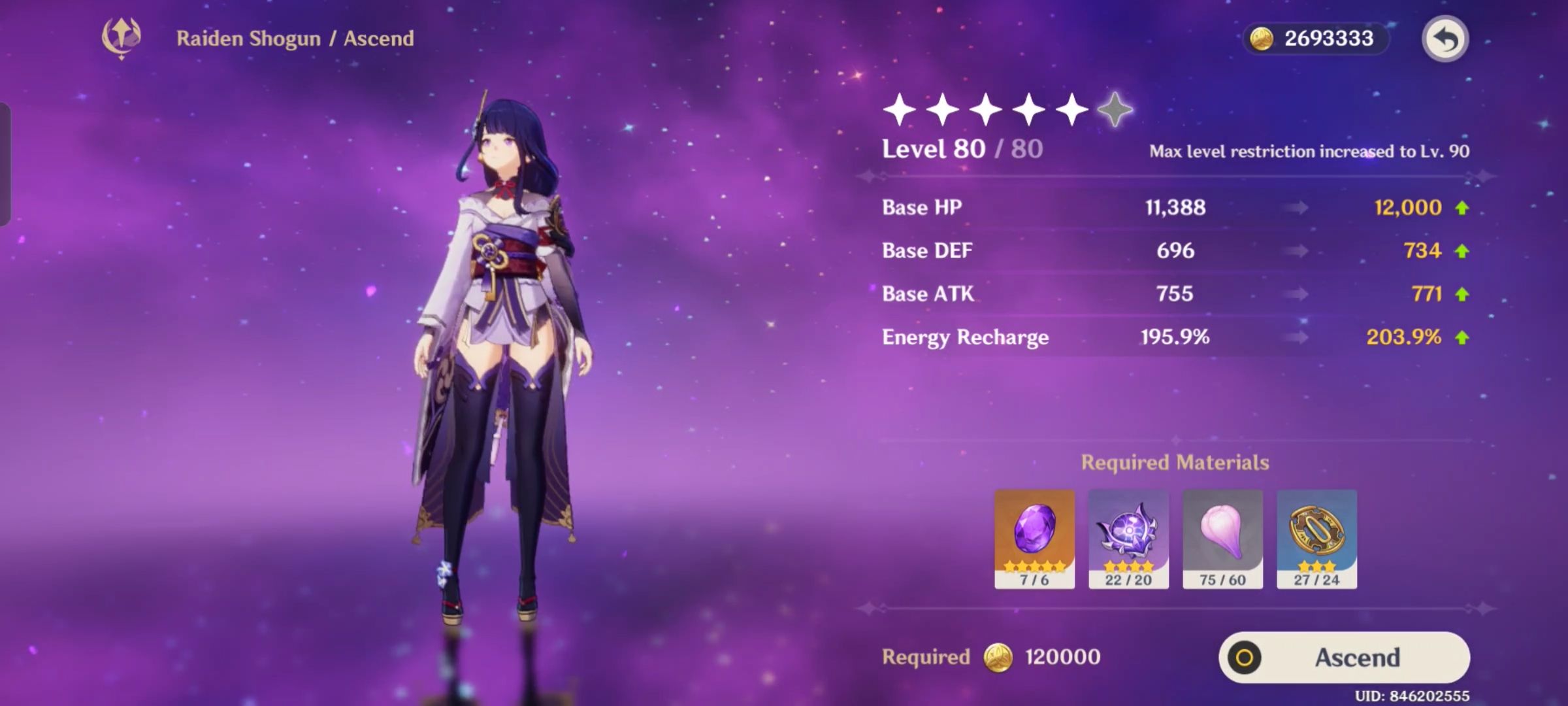Click the green up arrow next to 12,000

pos(1465,207)
